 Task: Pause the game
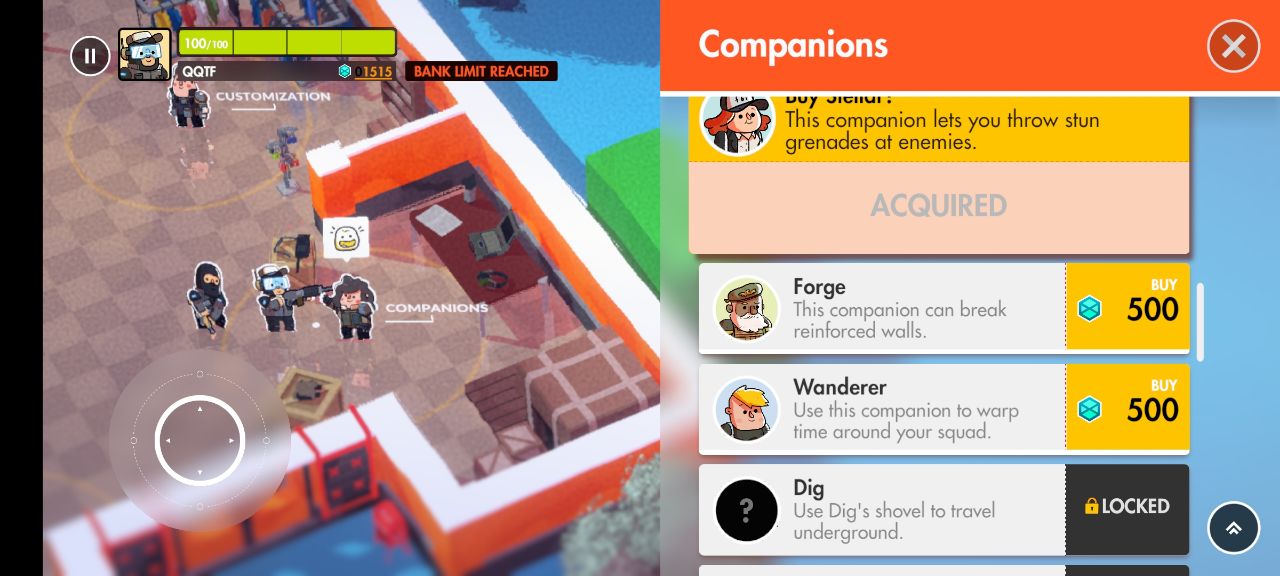pyautogui.click(x=90, y=56)
